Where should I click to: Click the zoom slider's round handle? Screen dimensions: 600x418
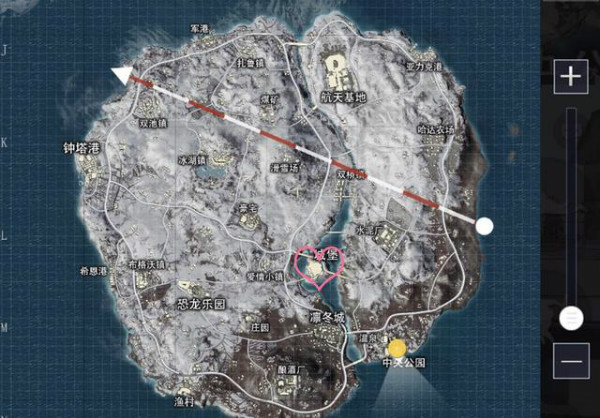click(571, 318)
